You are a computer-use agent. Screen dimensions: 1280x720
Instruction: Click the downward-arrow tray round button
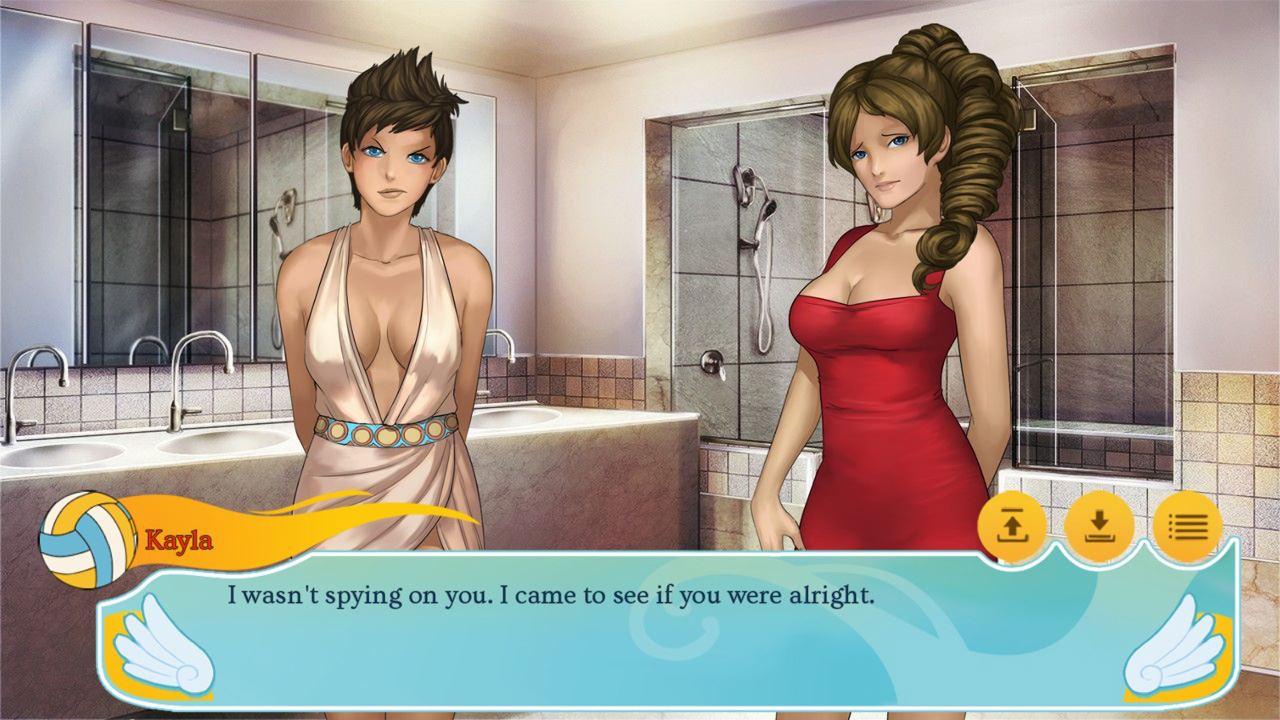(x=1099, y=526)
